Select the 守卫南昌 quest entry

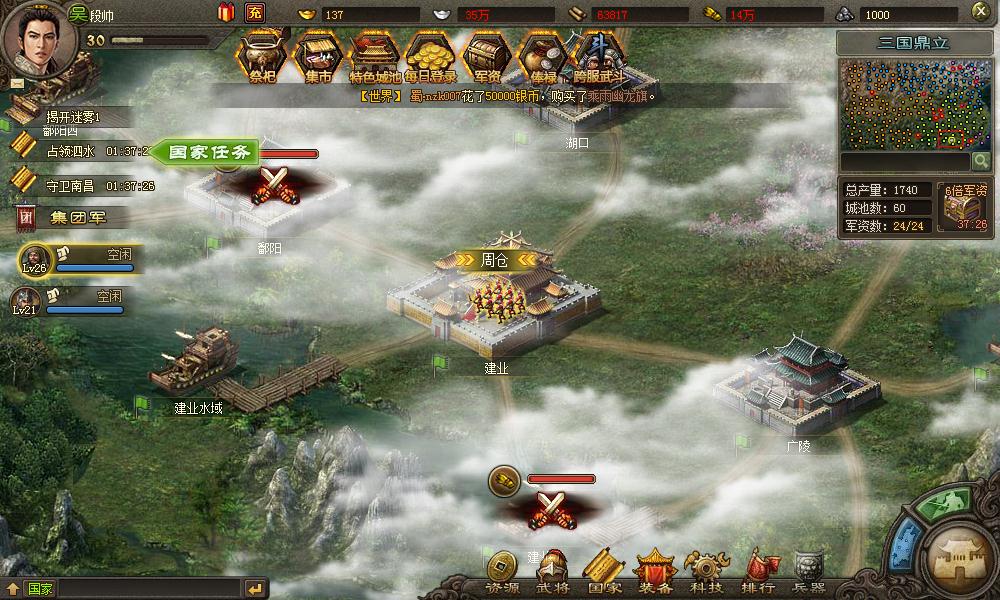coord(70,185)
